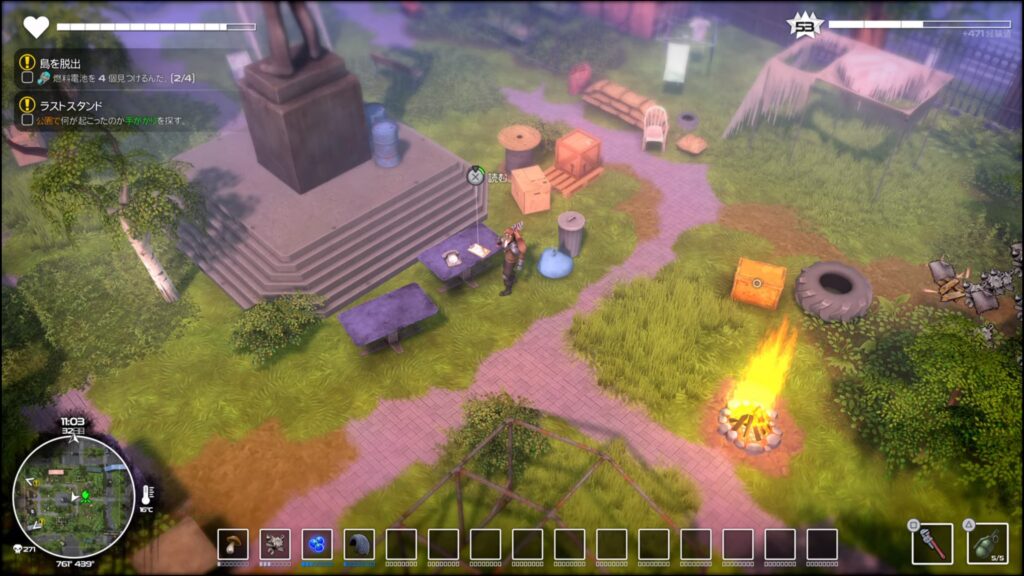Select the scrap parts hotbar slot
Image resolution: width=1024 pixels, height=576 pixels.
tap(275, 544)
